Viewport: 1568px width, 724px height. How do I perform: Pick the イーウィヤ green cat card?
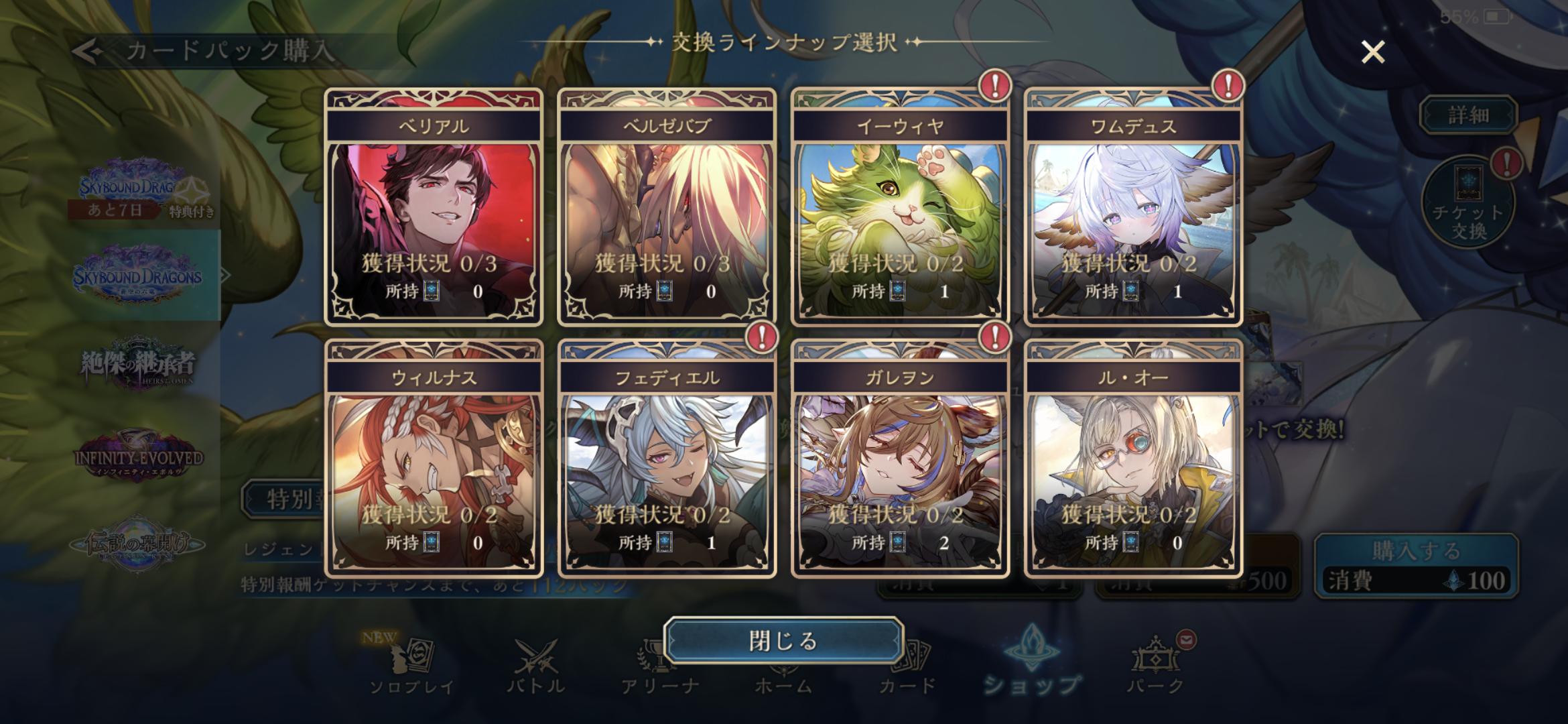point(900,208)
